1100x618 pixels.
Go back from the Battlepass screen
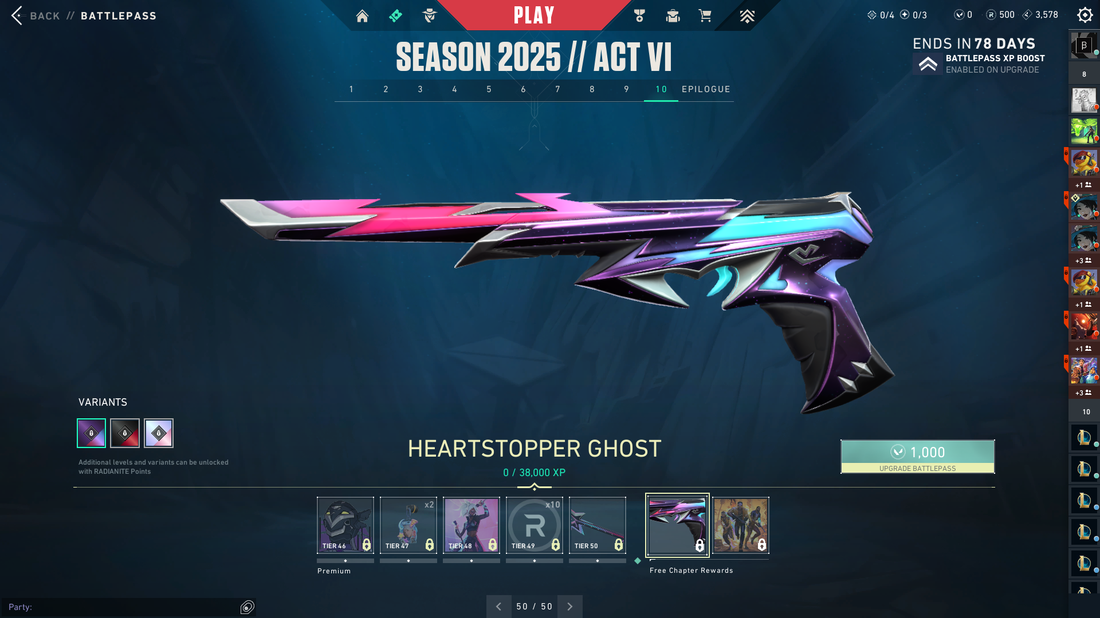pos(36,16)
